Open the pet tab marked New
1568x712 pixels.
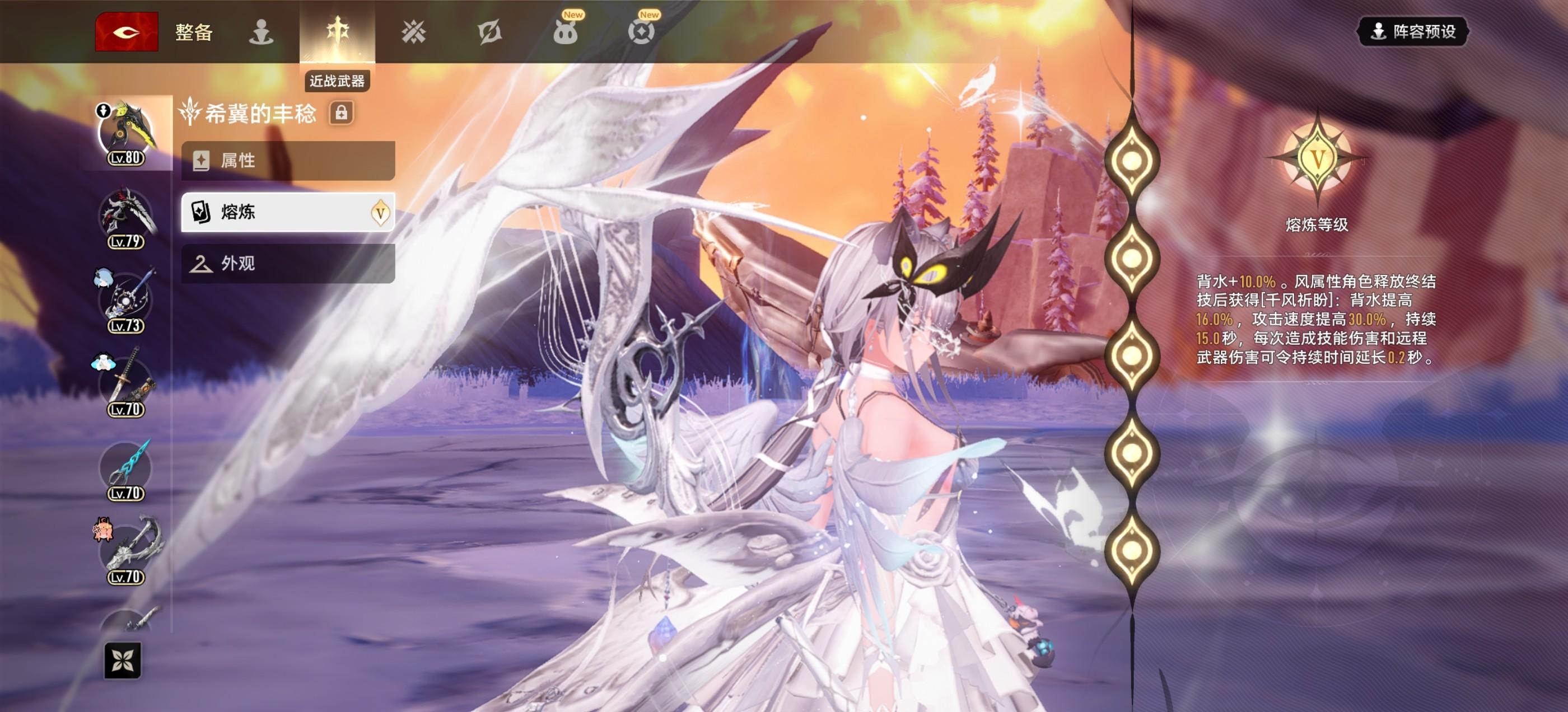(566, 32)
